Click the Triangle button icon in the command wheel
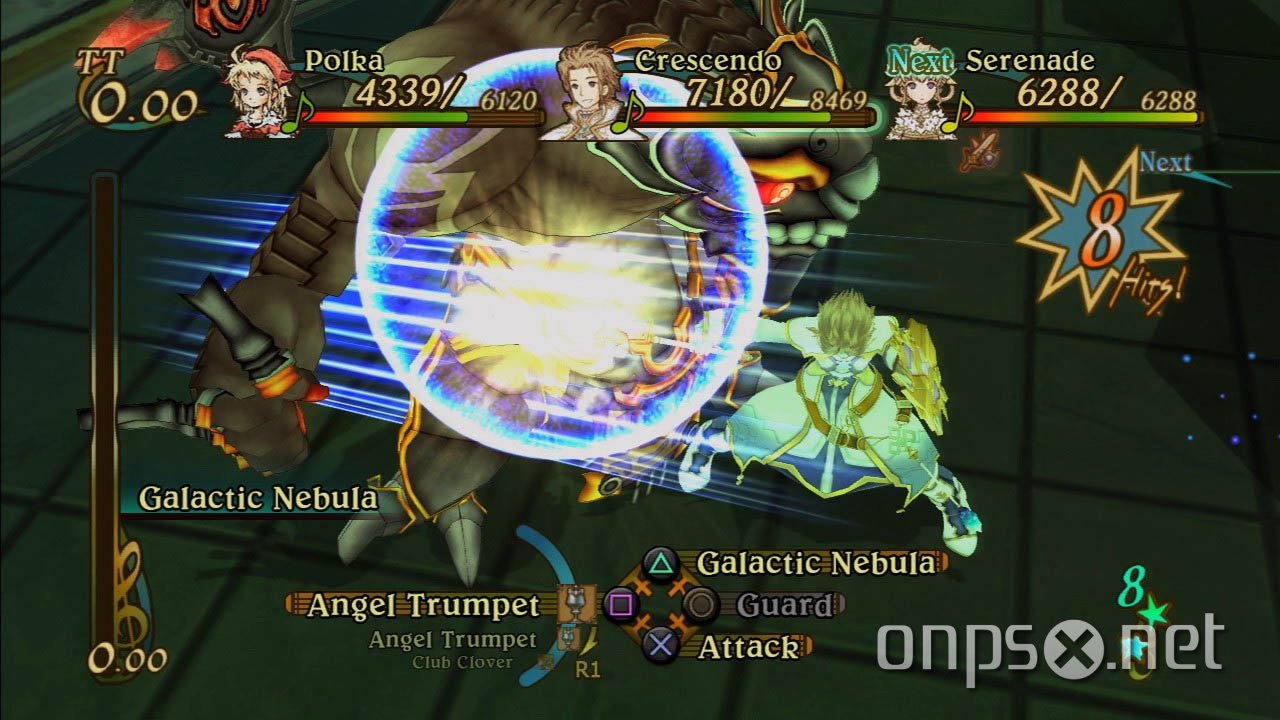 pyautogui.click(x=661, y=563)
